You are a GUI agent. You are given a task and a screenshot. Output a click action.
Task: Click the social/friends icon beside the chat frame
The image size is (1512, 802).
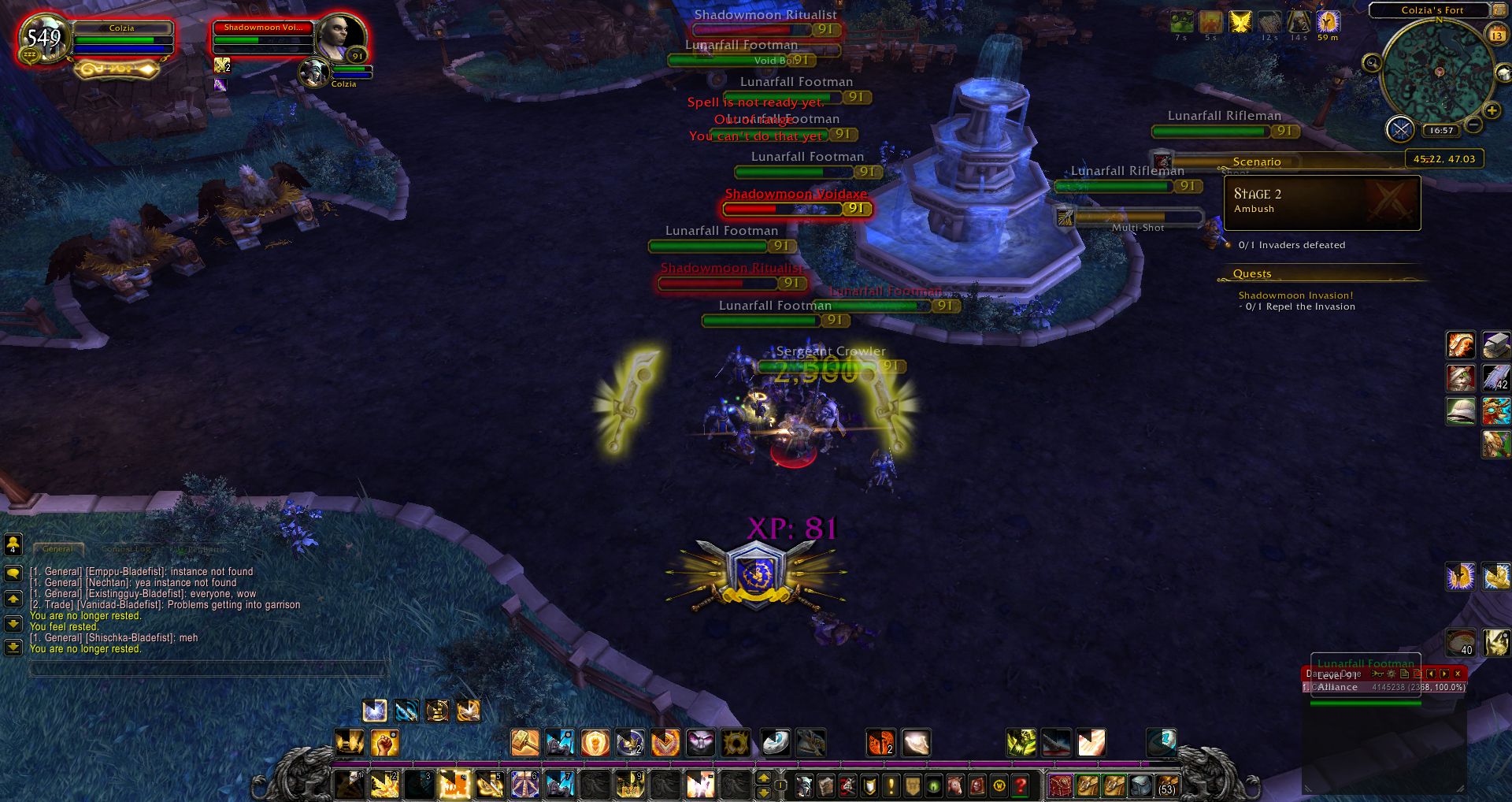[x=13, y=545]
